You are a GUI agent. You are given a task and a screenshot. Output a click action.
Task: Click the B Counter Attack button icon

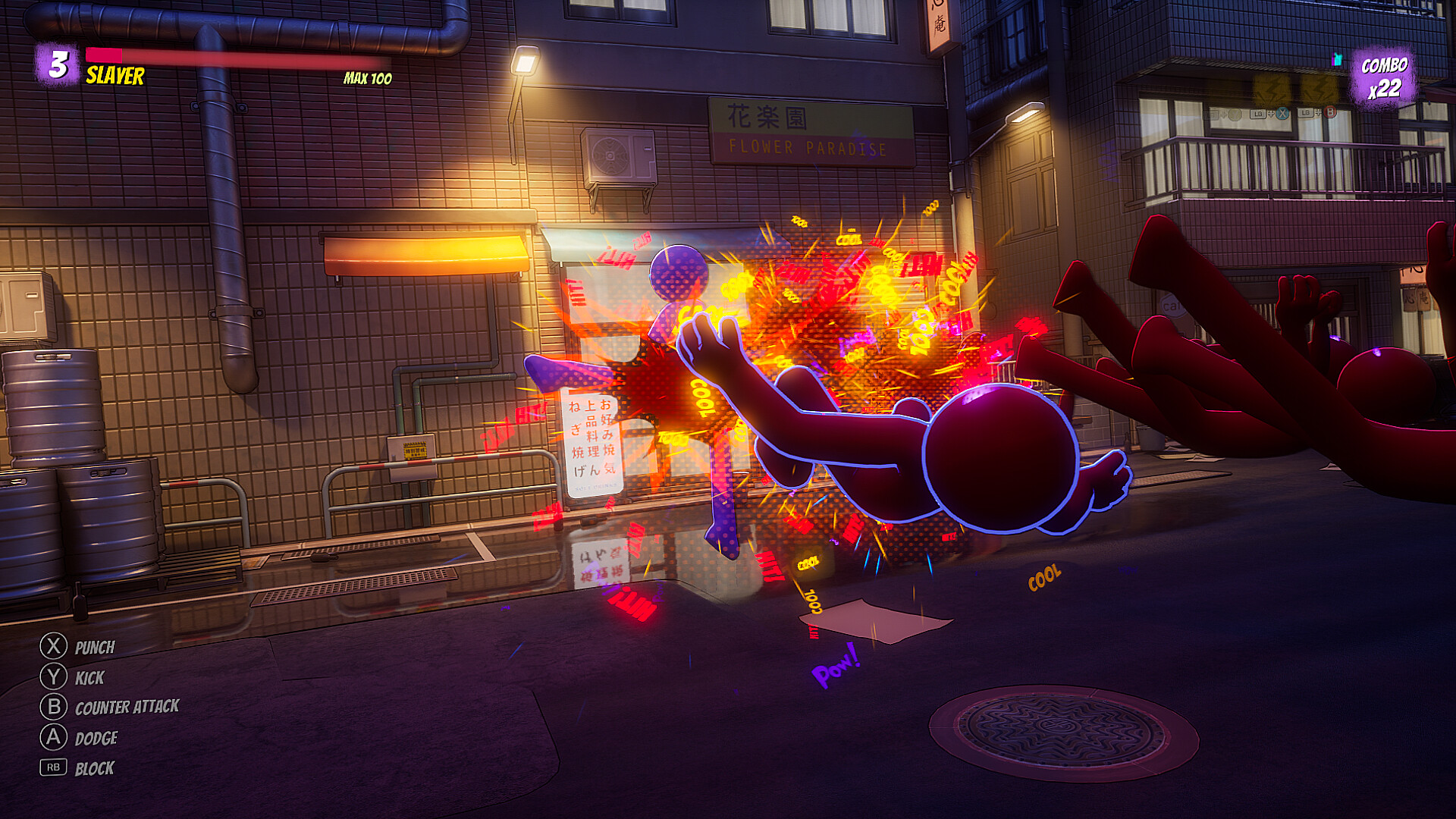coord(52,708)
